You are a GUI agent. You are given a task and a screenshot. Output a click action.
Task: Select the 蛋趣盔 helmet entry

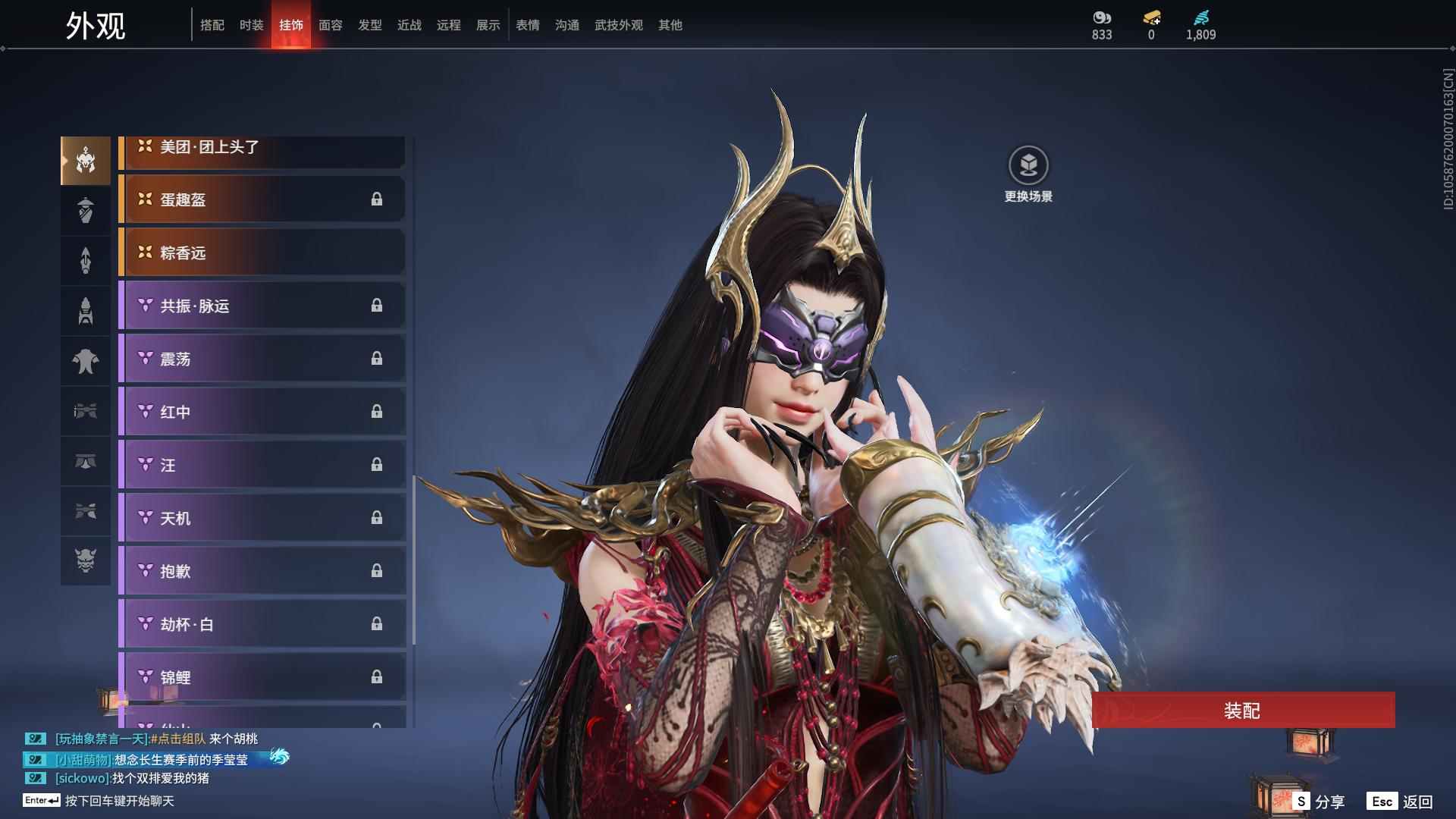[262, 199]
